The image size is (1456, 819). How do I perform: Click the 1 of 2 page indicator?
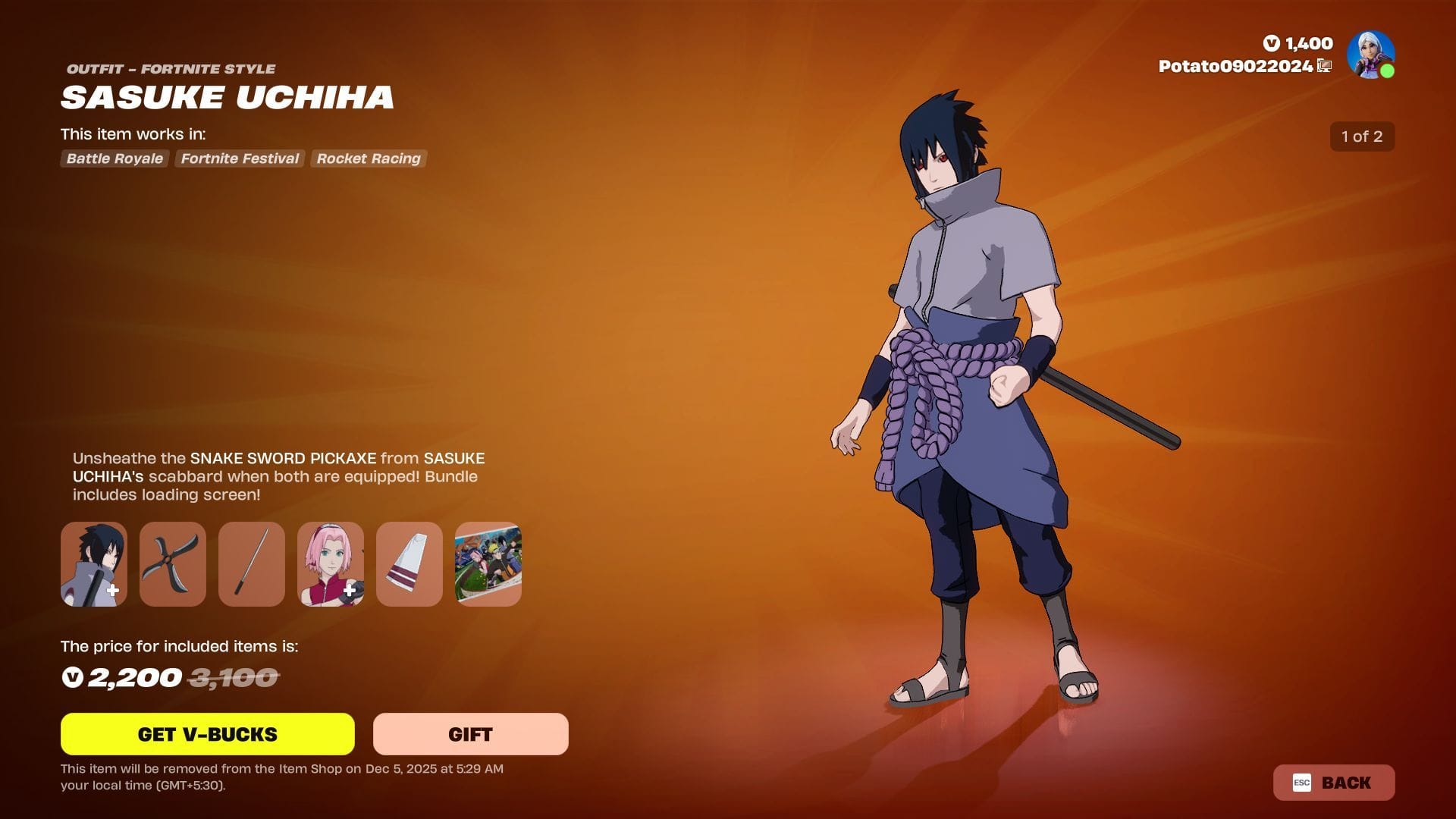coord(1362,136)
